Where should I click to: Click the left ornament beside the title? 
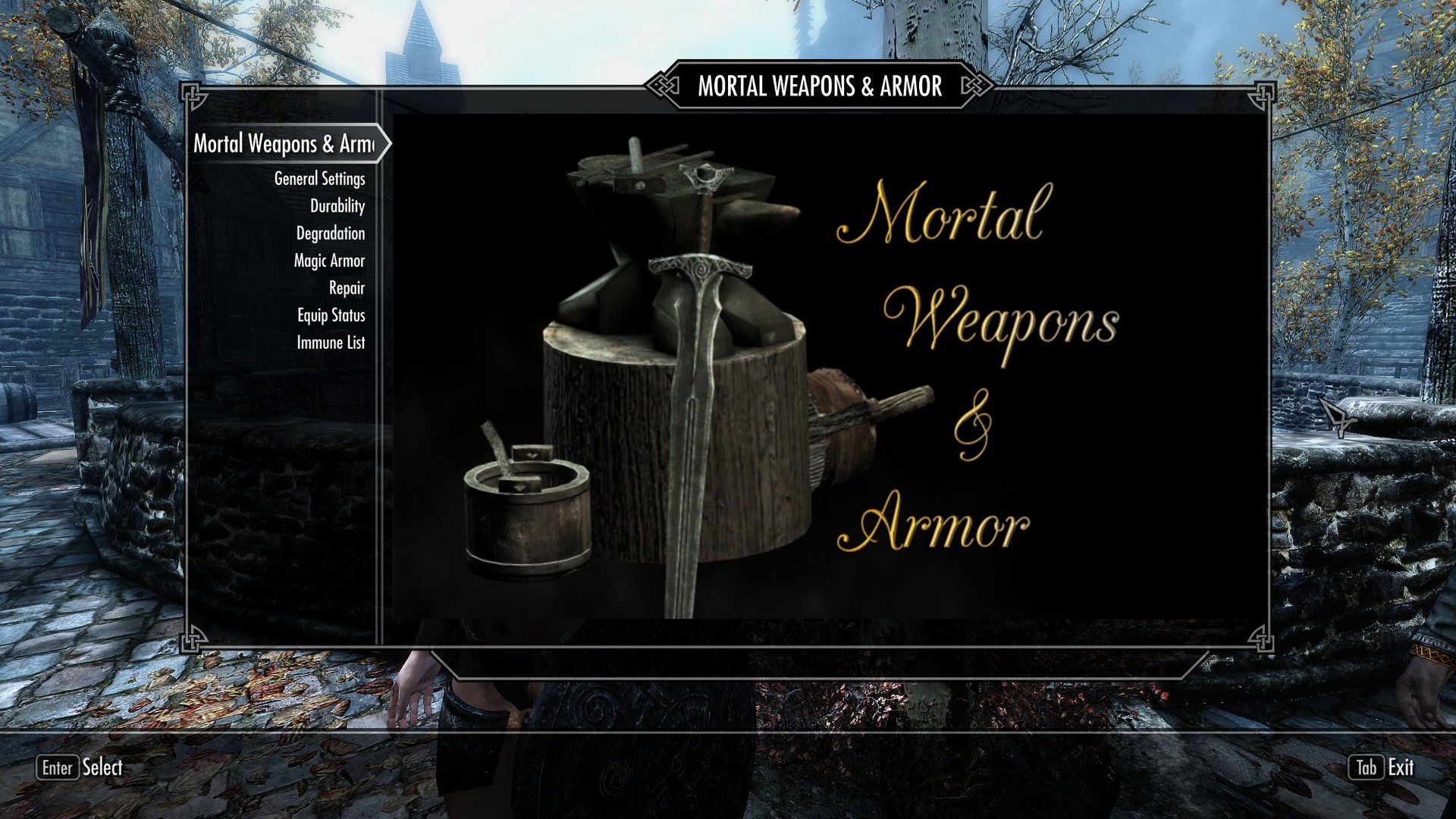pyautogui.click(x=666, y=86)
